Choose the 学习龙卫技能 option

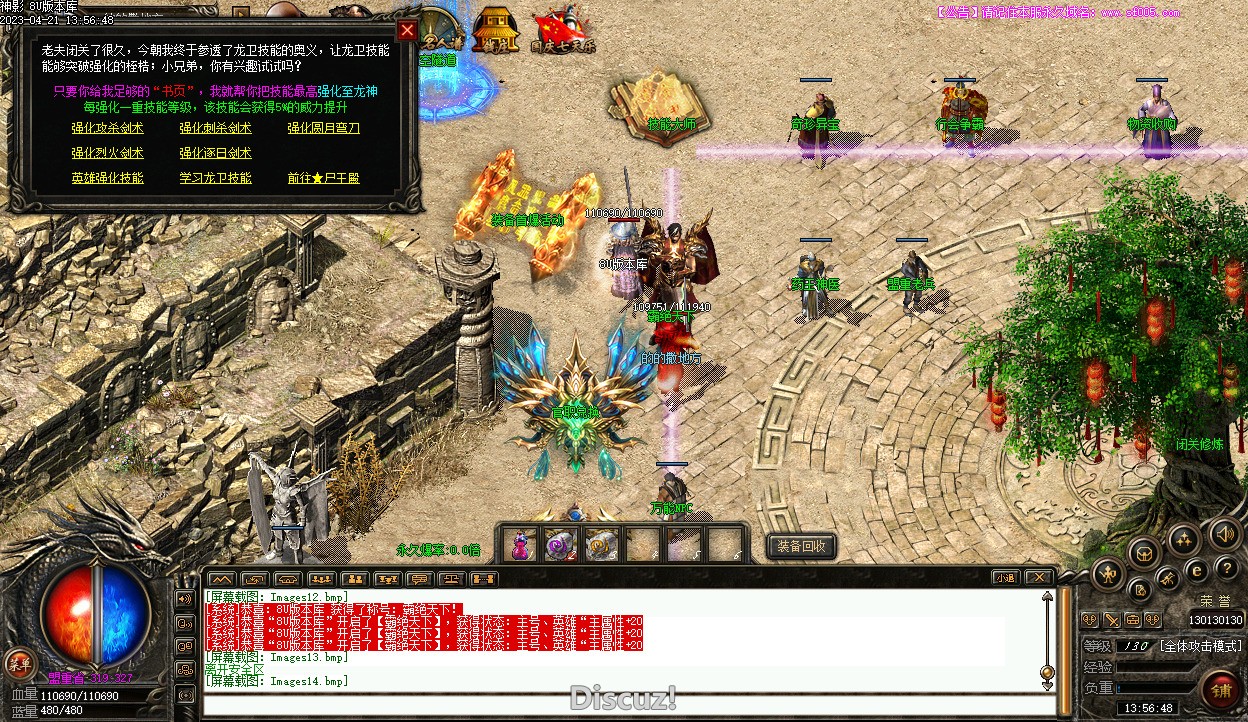215,179
